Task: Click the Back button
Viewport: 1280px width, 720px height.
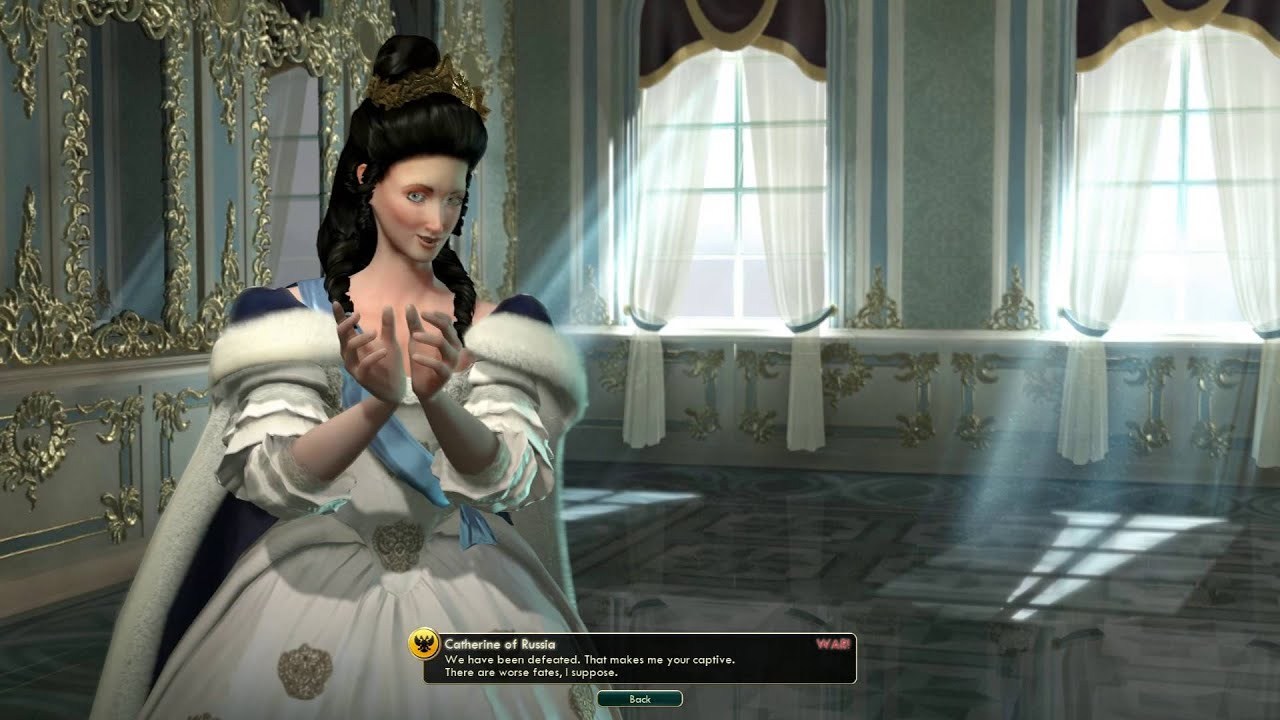Action: point(640,699)
